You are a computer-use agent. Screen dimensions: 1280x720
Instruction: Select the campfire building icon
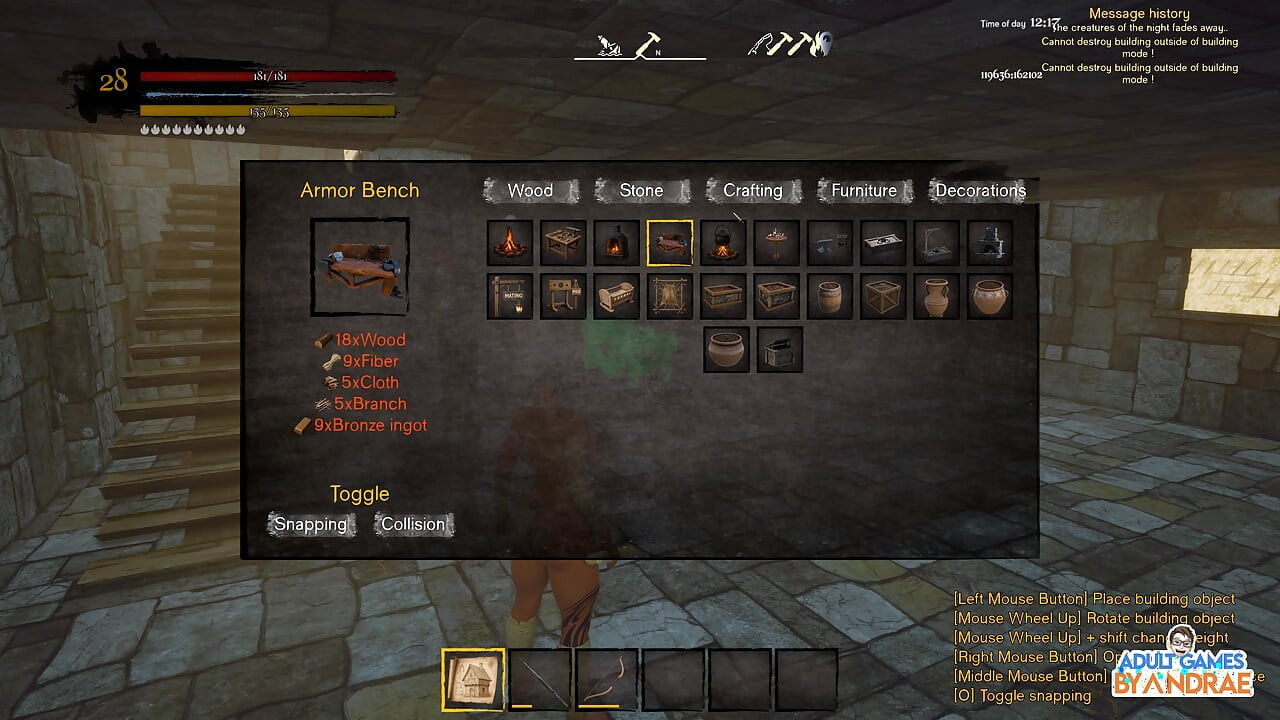509,243
